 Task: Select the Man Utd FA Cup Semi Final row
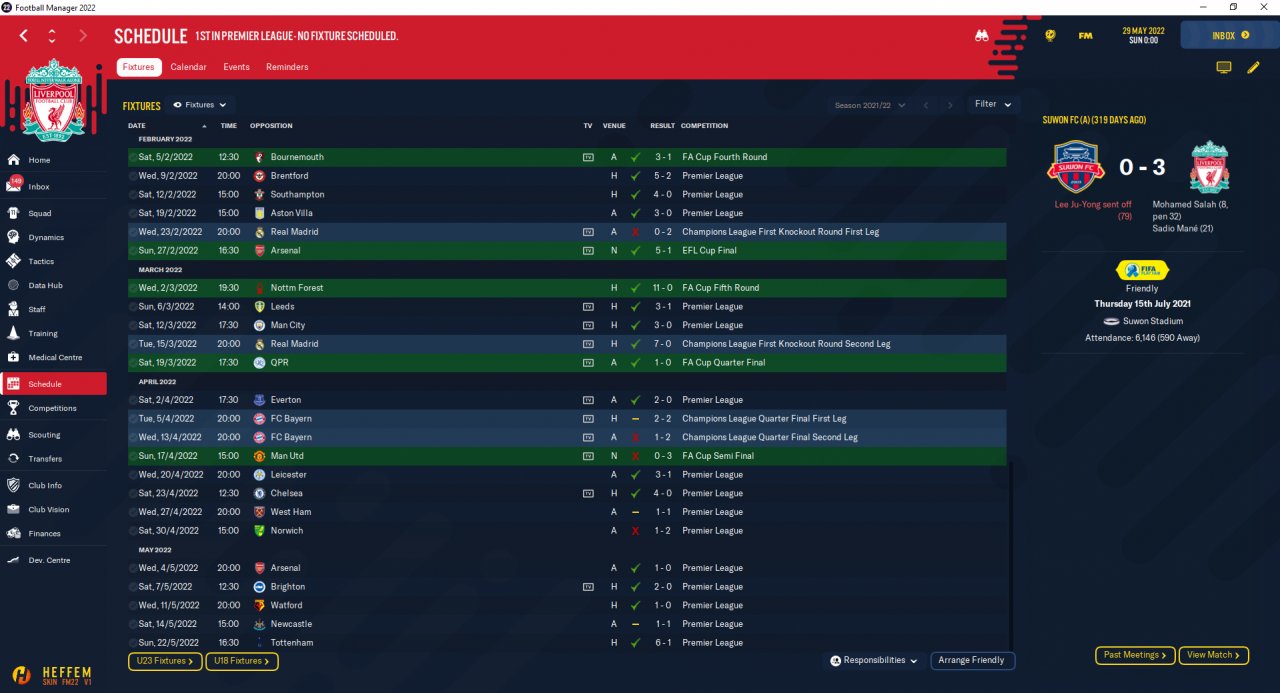coord(566,456)
